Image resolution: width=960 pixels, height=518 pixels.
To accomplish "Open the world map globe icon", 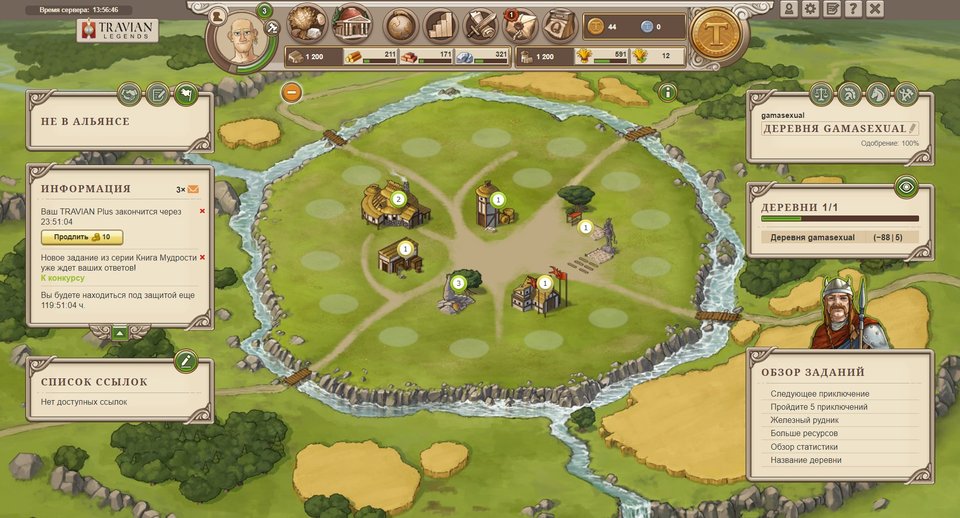I will click(402, 24).
